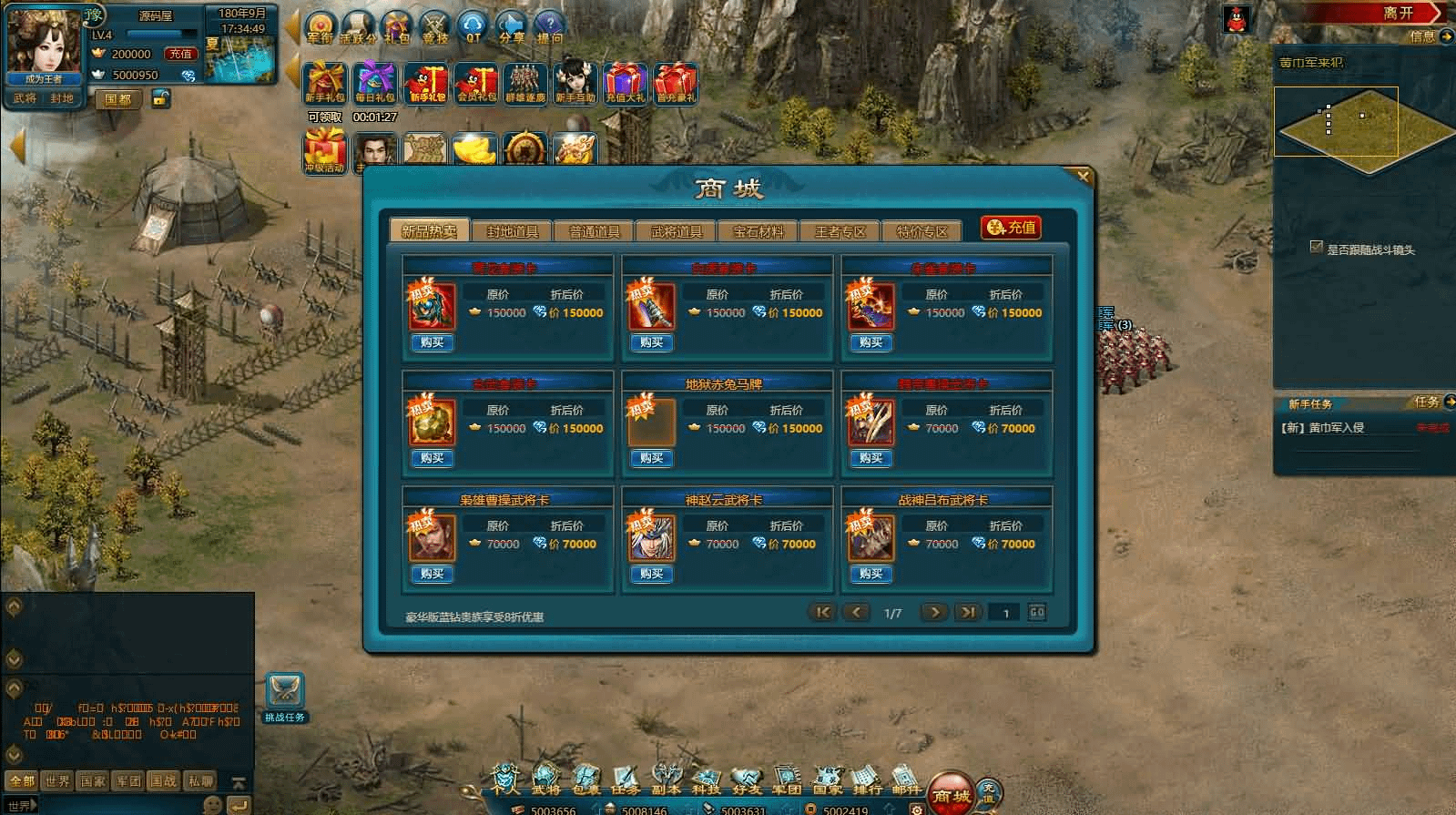Click the 国都 capital button

tap(118, 99)
